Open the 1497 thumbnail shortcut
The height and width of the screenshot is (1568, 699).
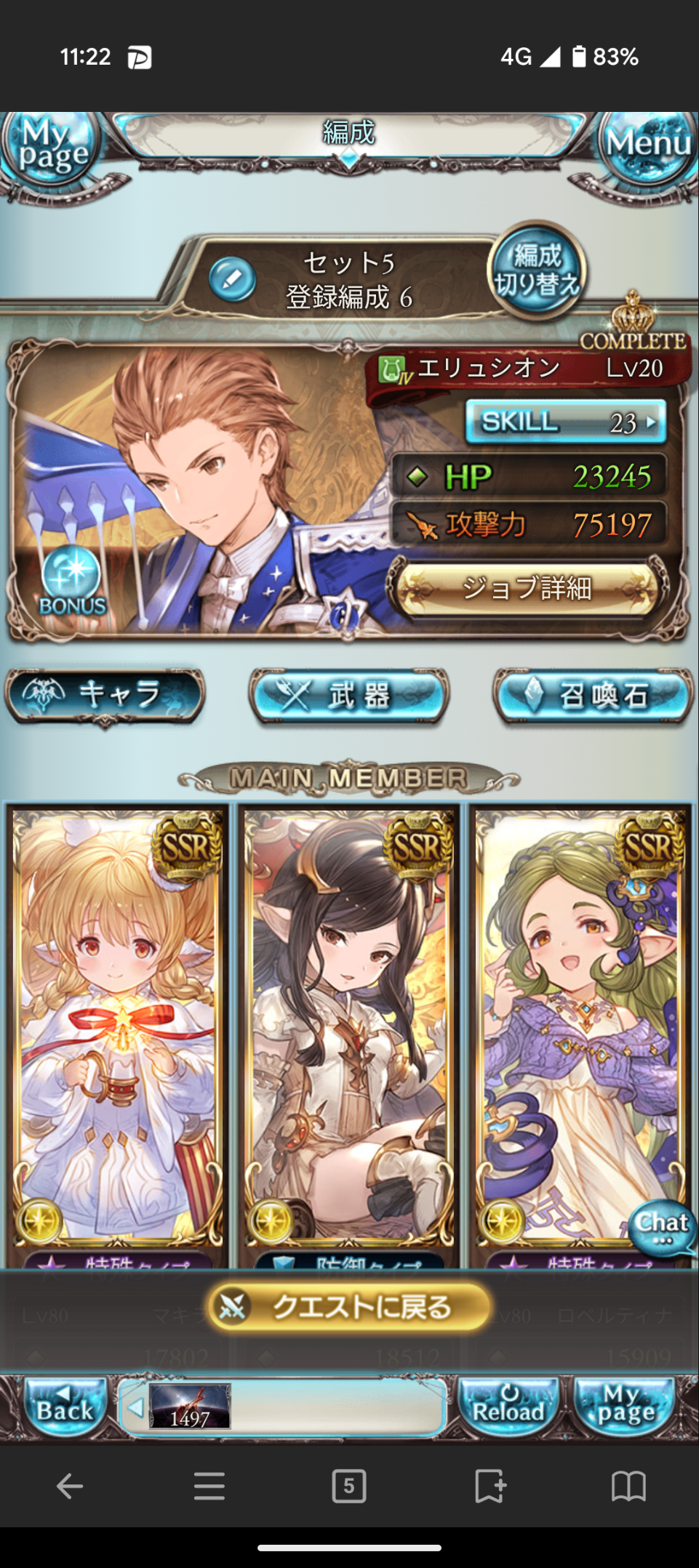click(x=190, y=1407)
